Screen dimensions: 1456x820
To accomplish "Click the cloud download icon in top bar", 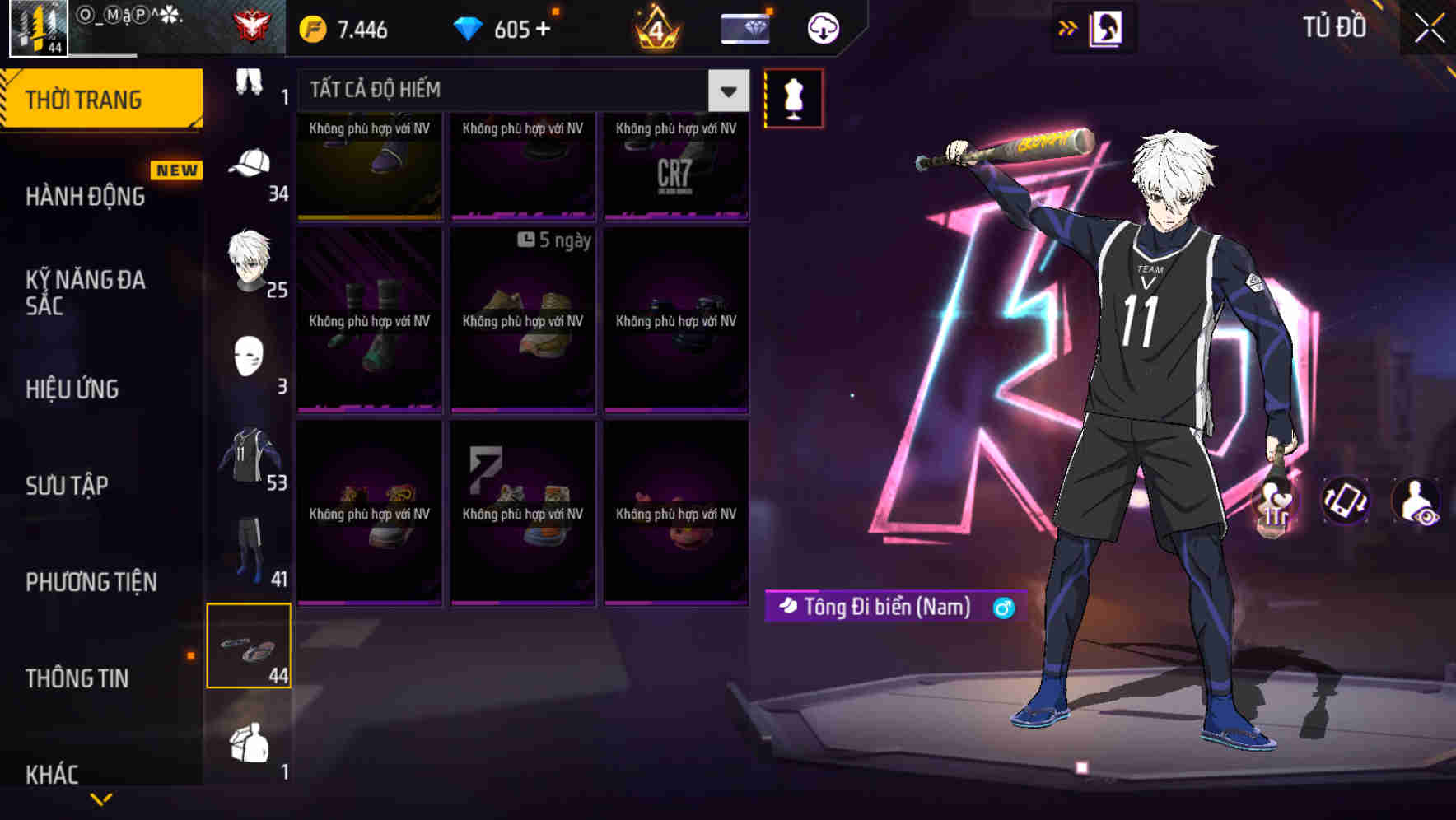I will click(x=821, y=26).
